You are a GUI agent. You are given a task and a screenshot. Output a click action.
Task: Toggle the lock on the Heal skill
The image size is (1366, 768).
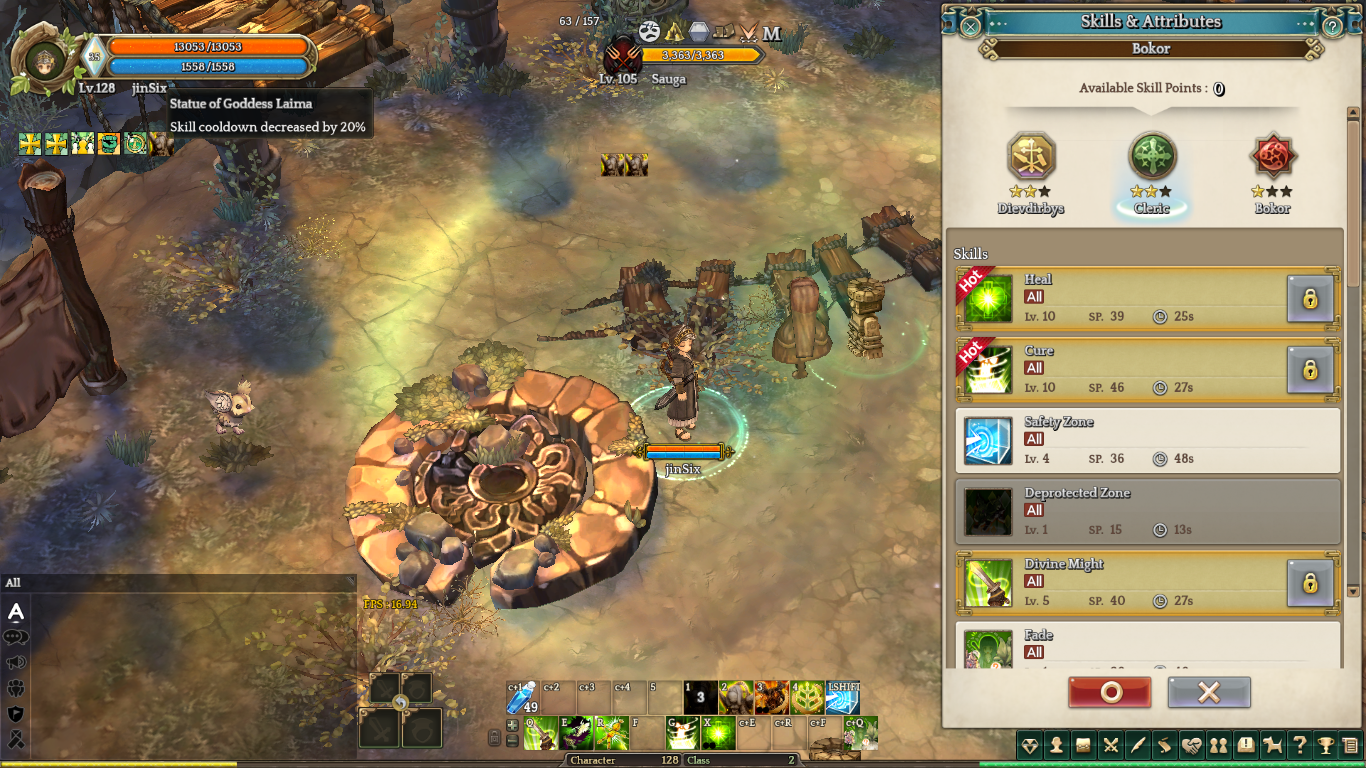(x=1309, y=299)
